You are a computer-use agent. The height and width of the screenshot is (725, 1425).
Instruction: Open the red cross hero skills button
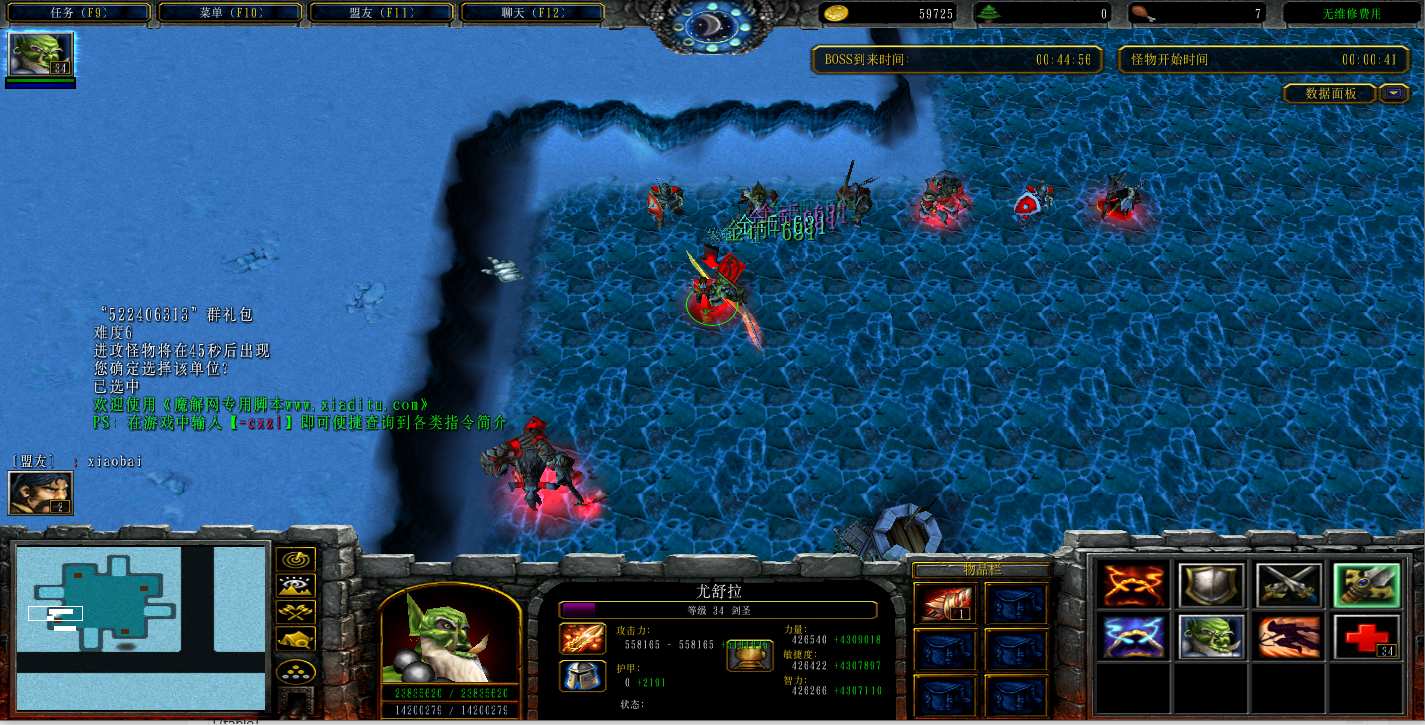pos(1365,637)
